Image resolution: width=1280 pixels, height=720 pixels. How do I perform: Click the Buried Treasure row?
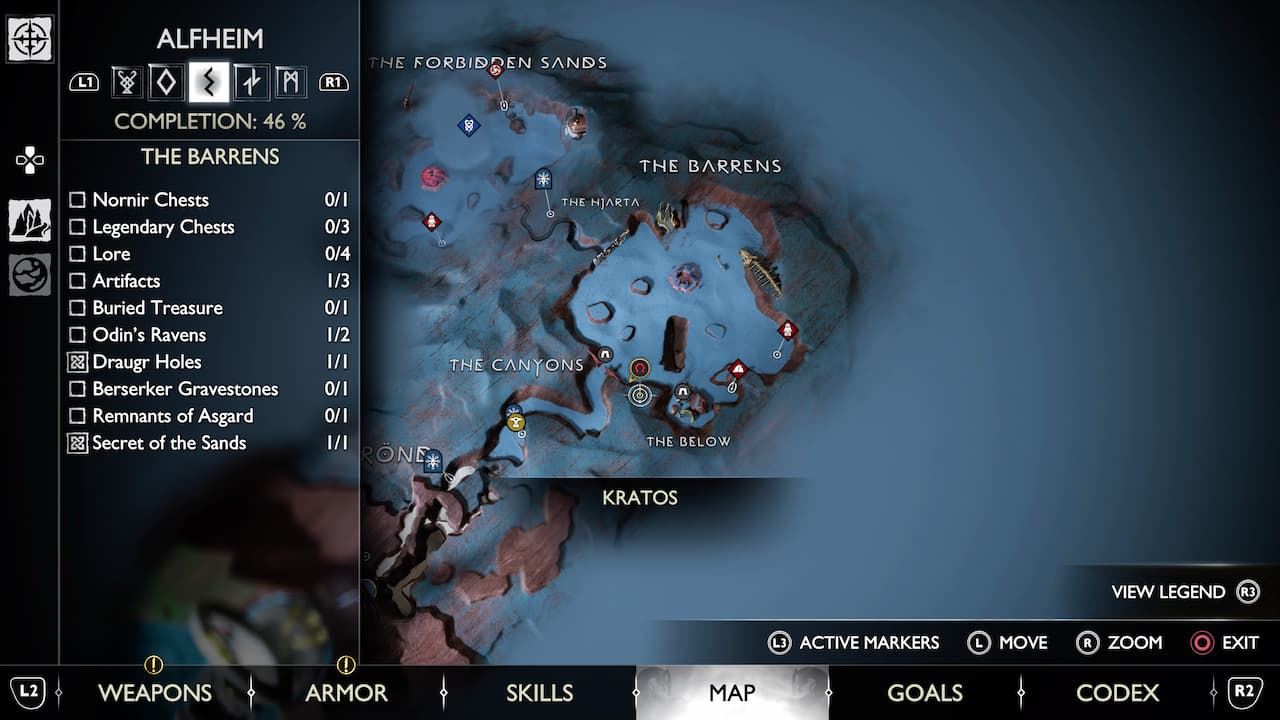pyautogui.click(x=157, y=308)
